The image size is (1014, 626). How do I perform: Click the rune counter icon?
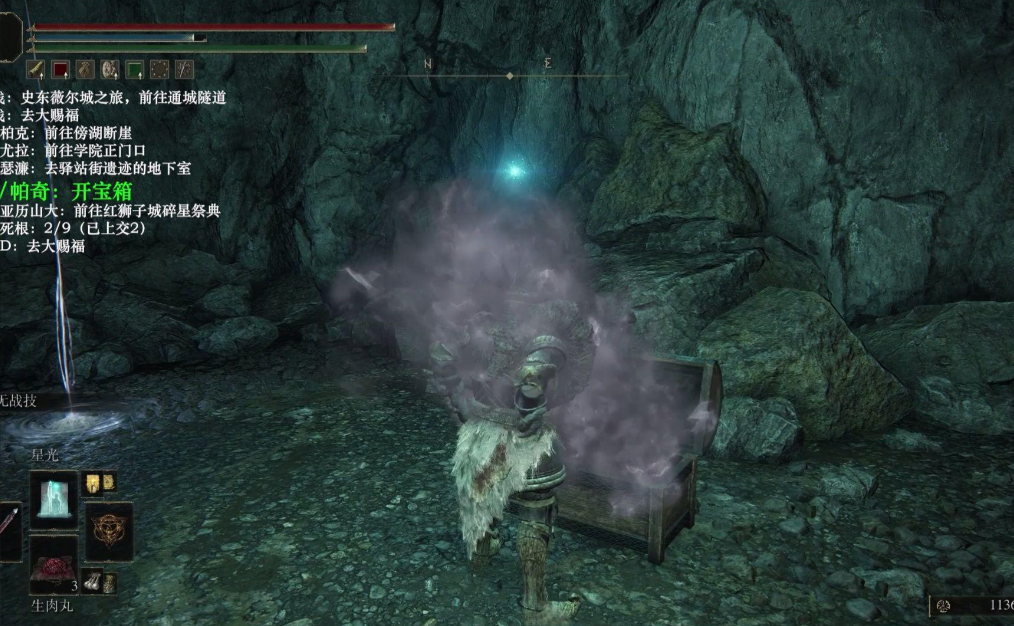point(942,605)
